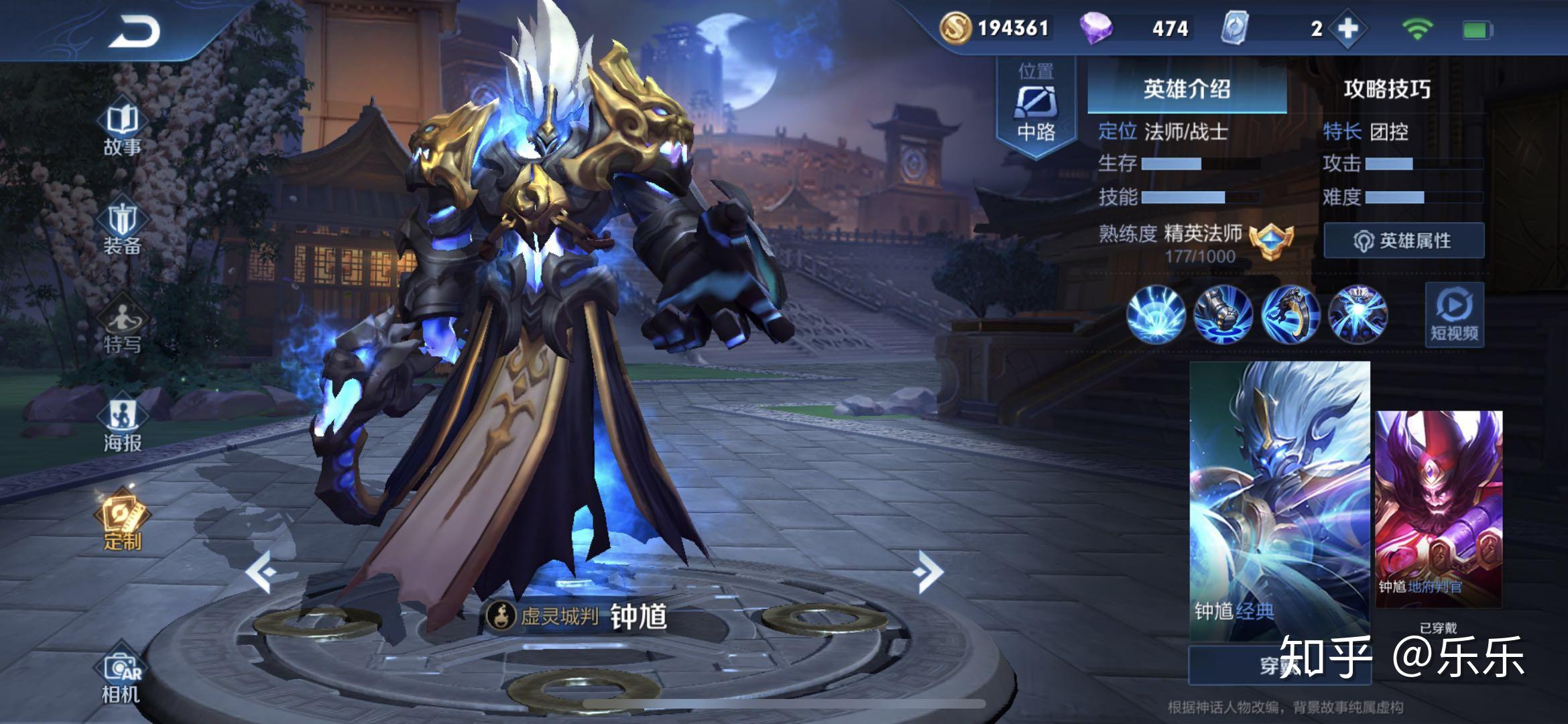Select the 英雄介绍 hero intro tab

point(1187,88)
